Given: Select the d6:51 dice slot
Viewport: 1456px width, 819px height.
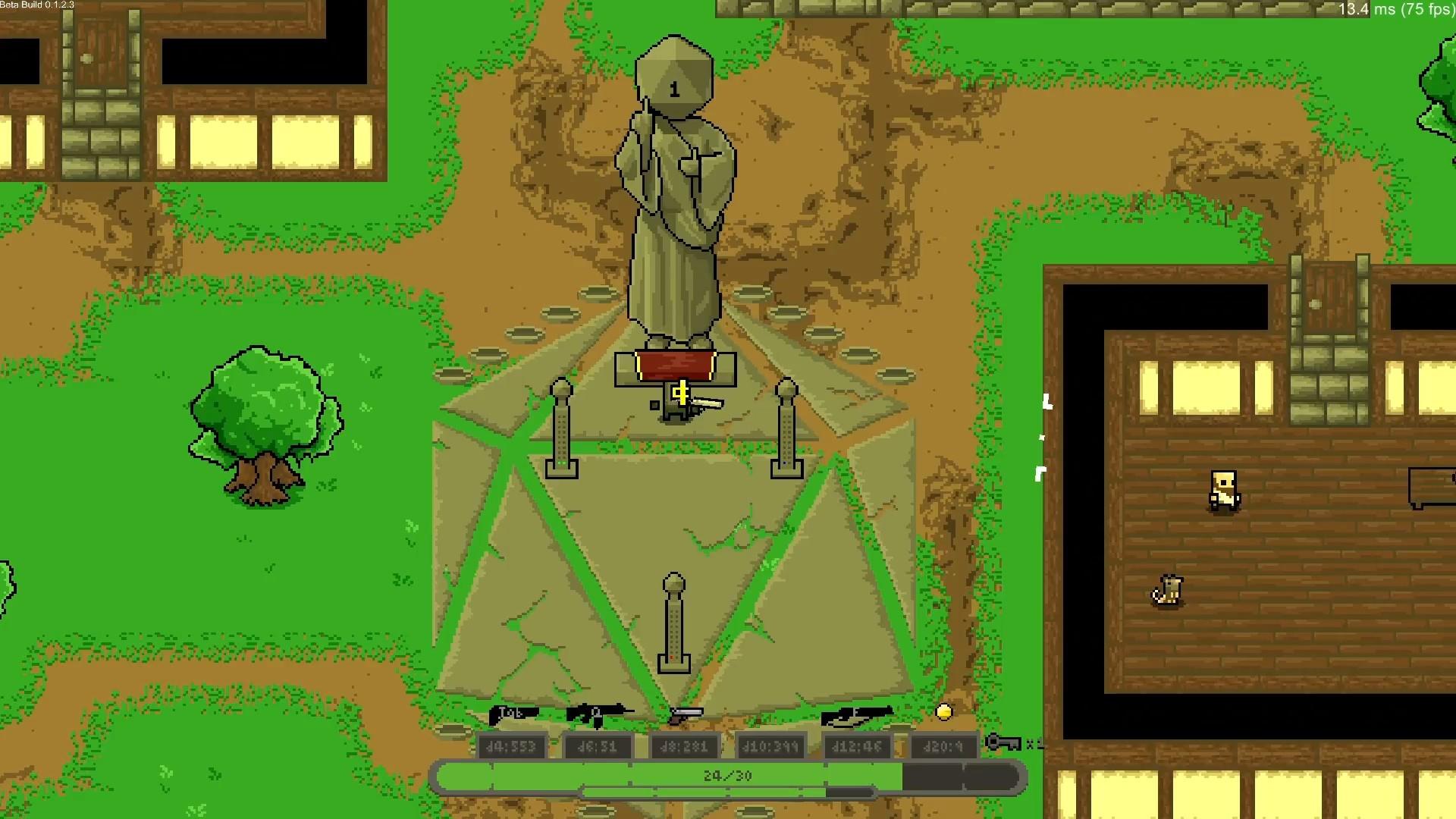Looking at the screenshot, I should coord(599,746).
